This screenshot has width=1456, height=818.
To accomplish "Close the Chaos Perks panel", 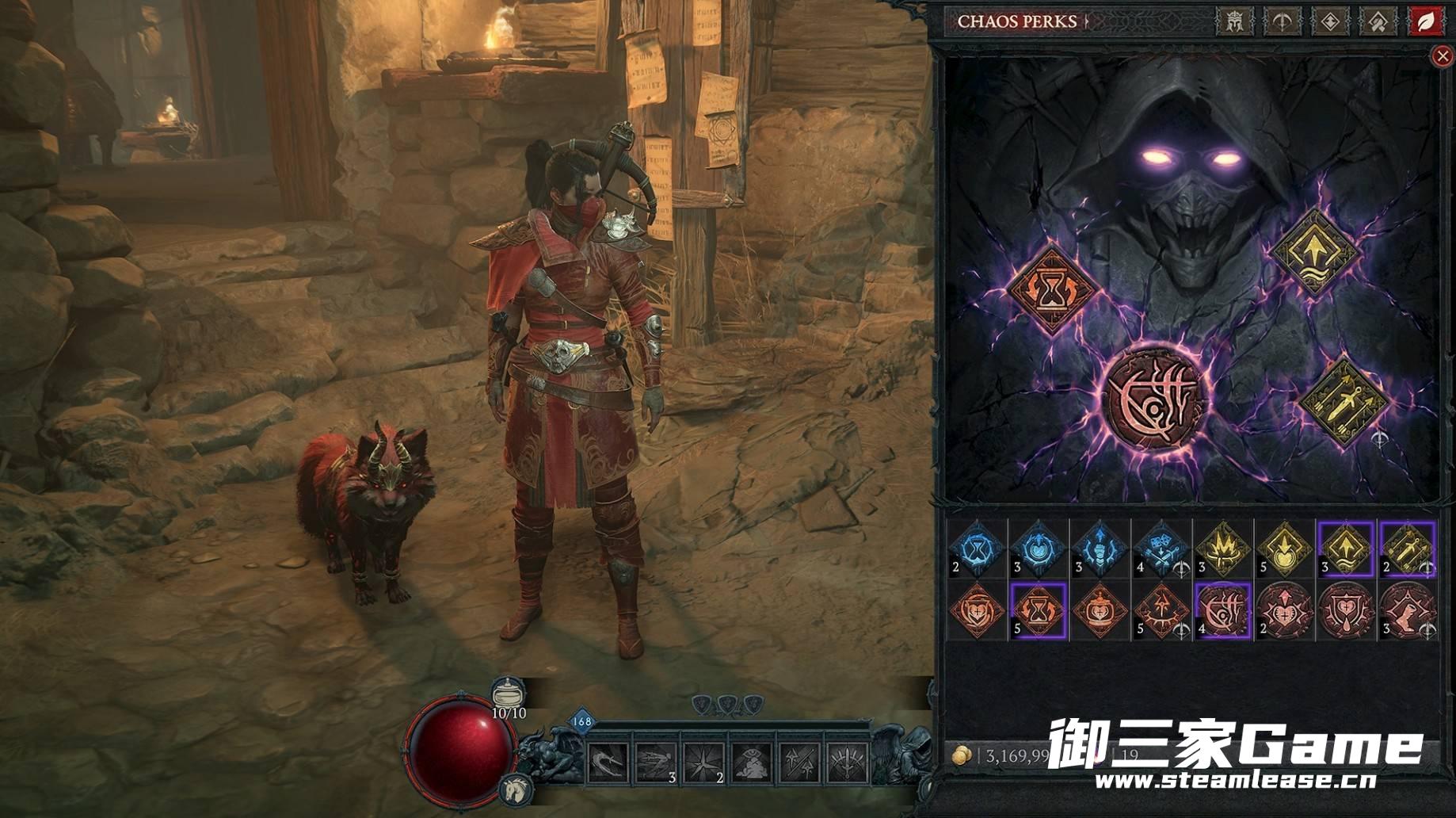I will click(x=1442, y=55).
